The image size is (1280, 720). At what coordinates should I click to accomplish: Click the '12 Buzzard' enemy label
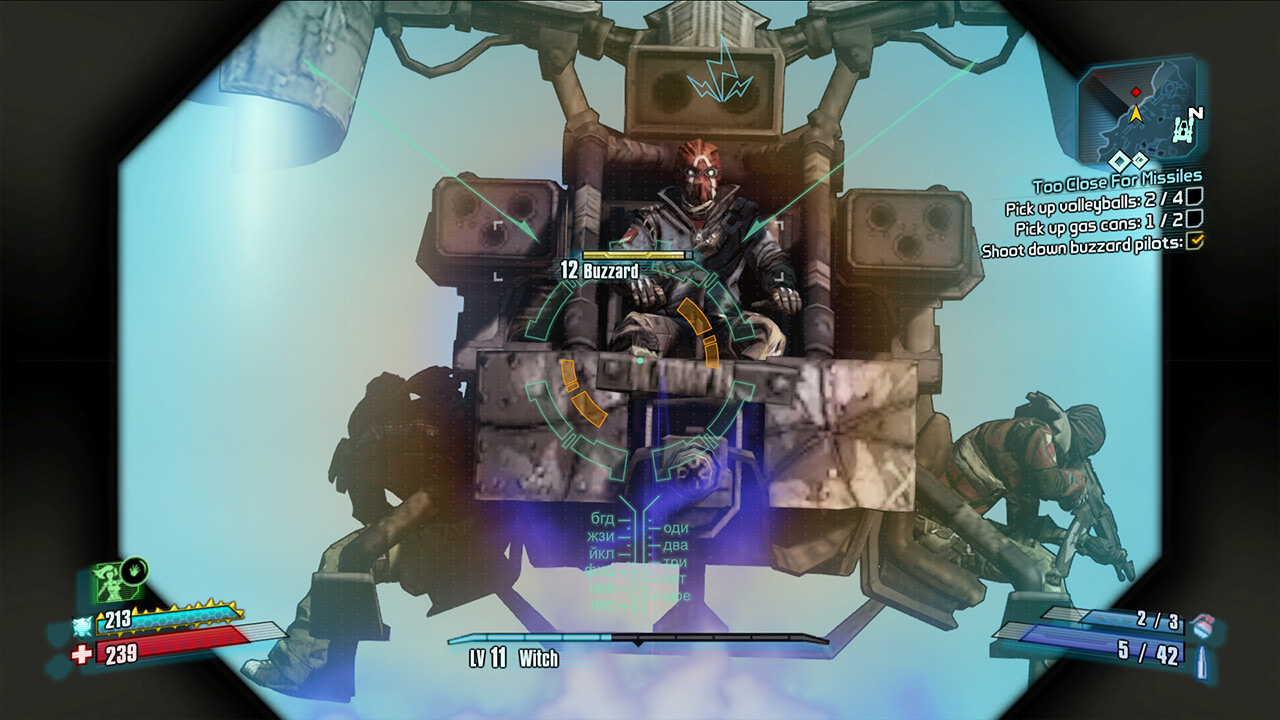(602, 268)
